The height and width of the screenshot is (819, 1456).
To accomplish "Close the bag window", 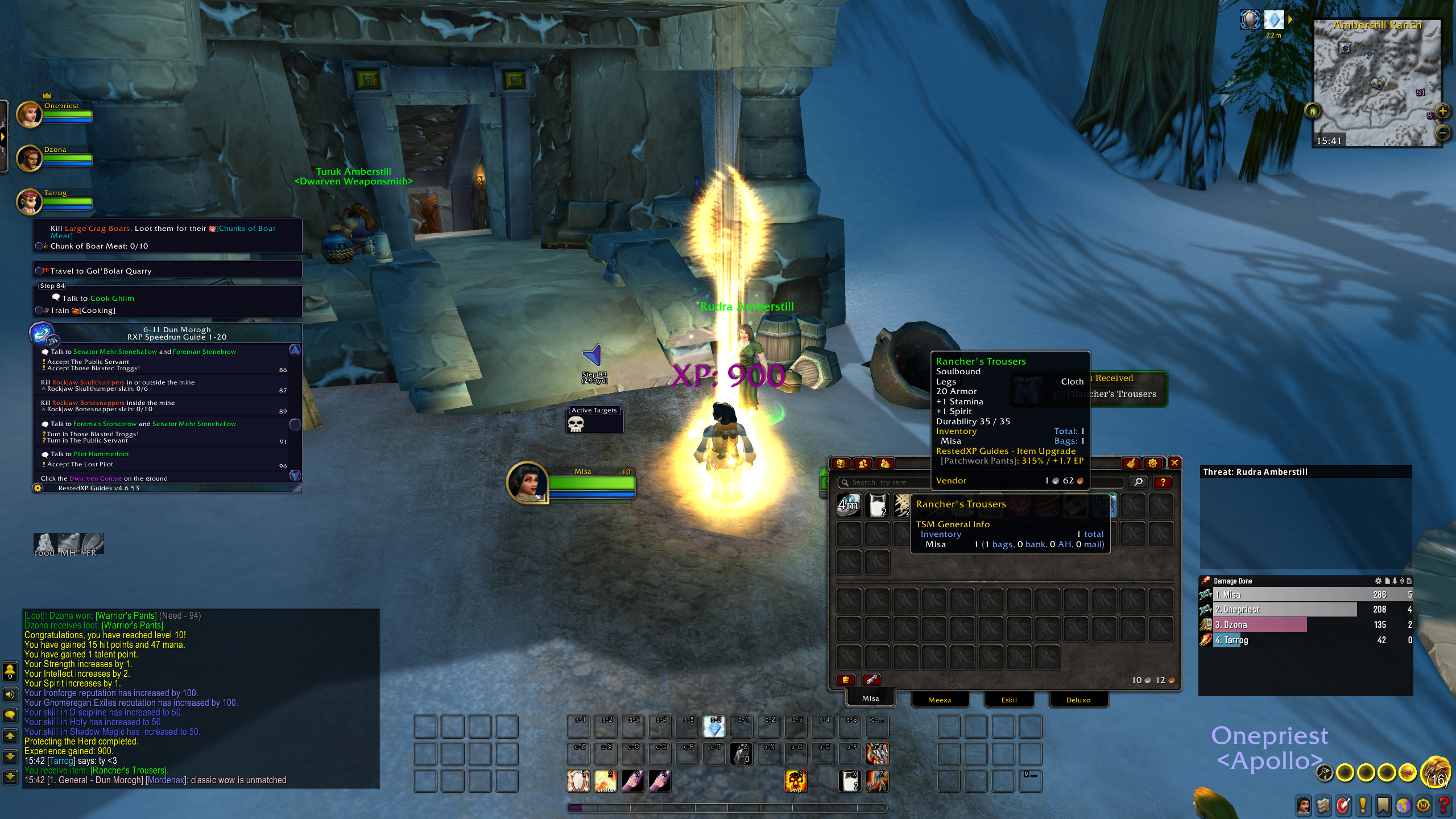I will pos(1174,463).
